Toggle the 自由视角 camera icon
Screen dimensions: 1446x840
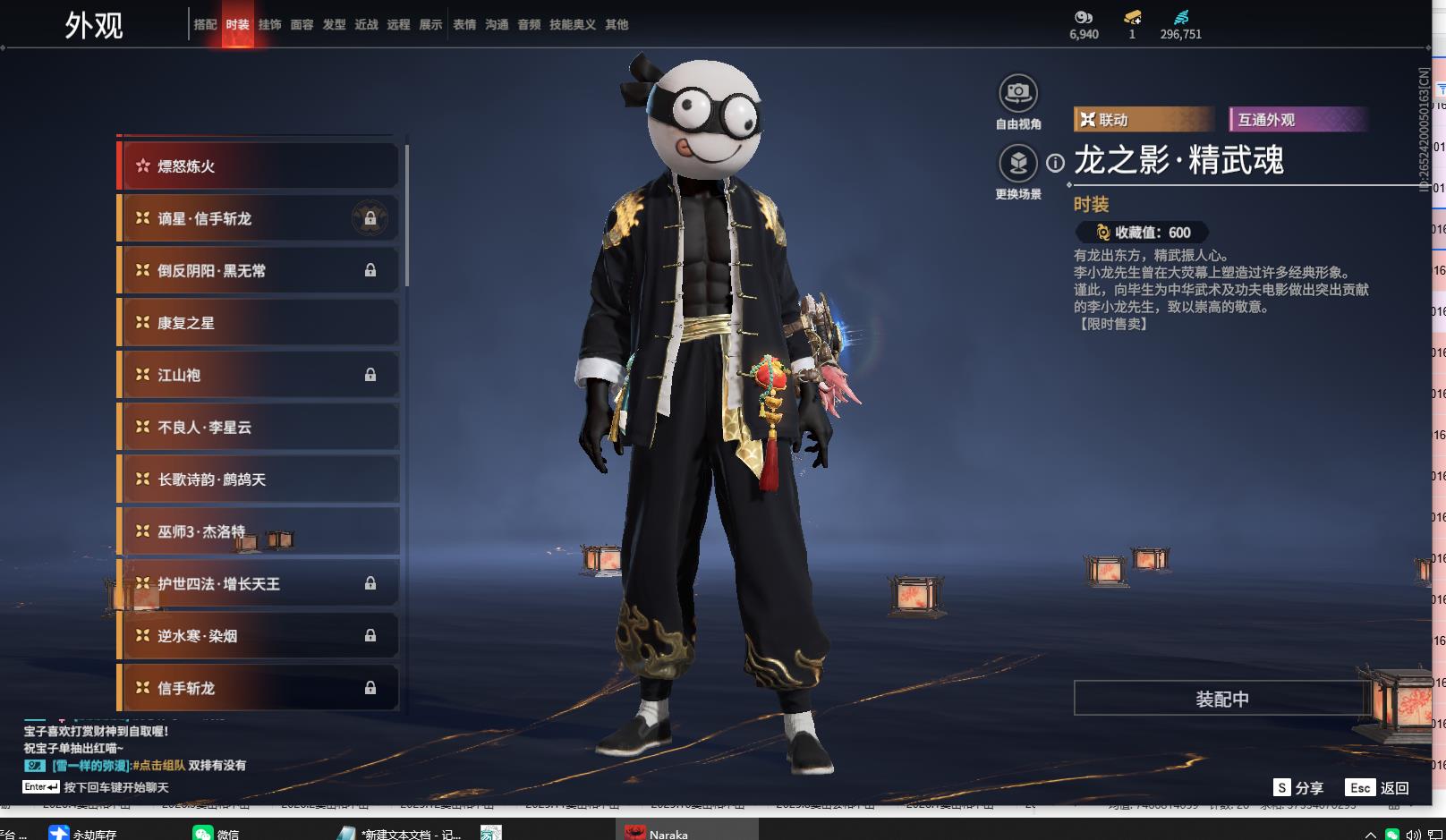[1017, 93]
